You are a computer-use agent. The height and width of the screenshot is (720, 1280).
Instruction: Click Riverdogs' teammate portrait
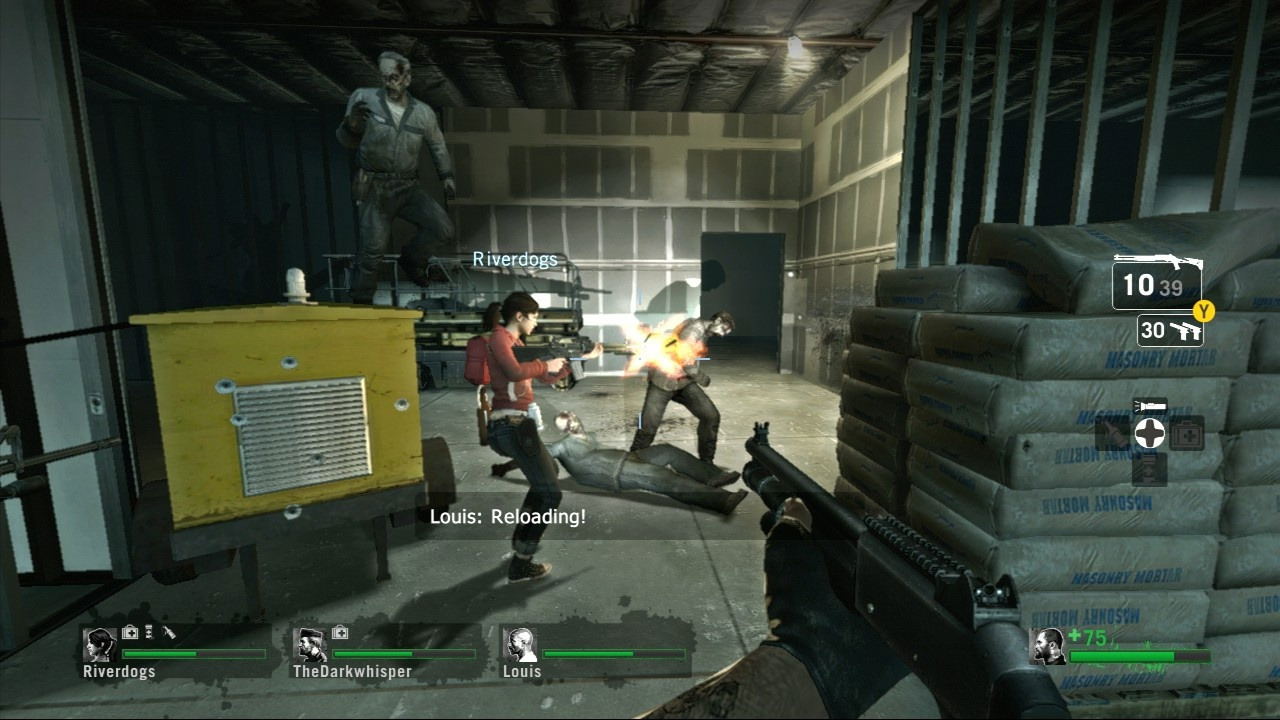click(x=100, y=645)
